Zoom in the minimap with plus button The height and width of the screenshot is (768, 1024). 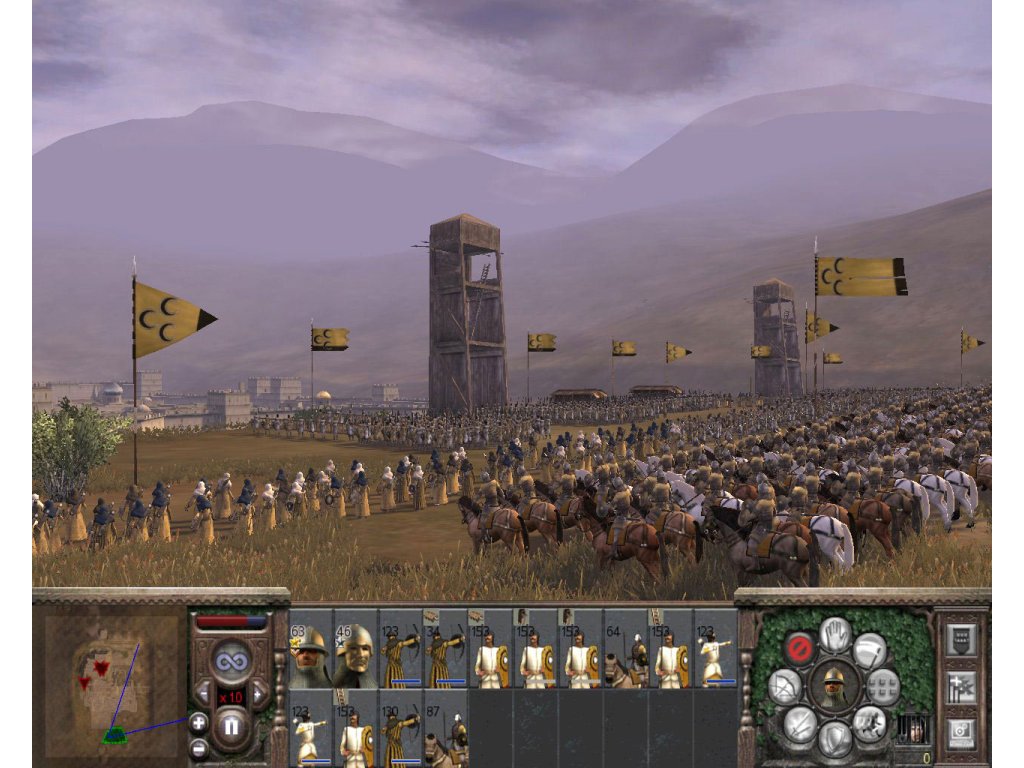click(x=198, y=723)
